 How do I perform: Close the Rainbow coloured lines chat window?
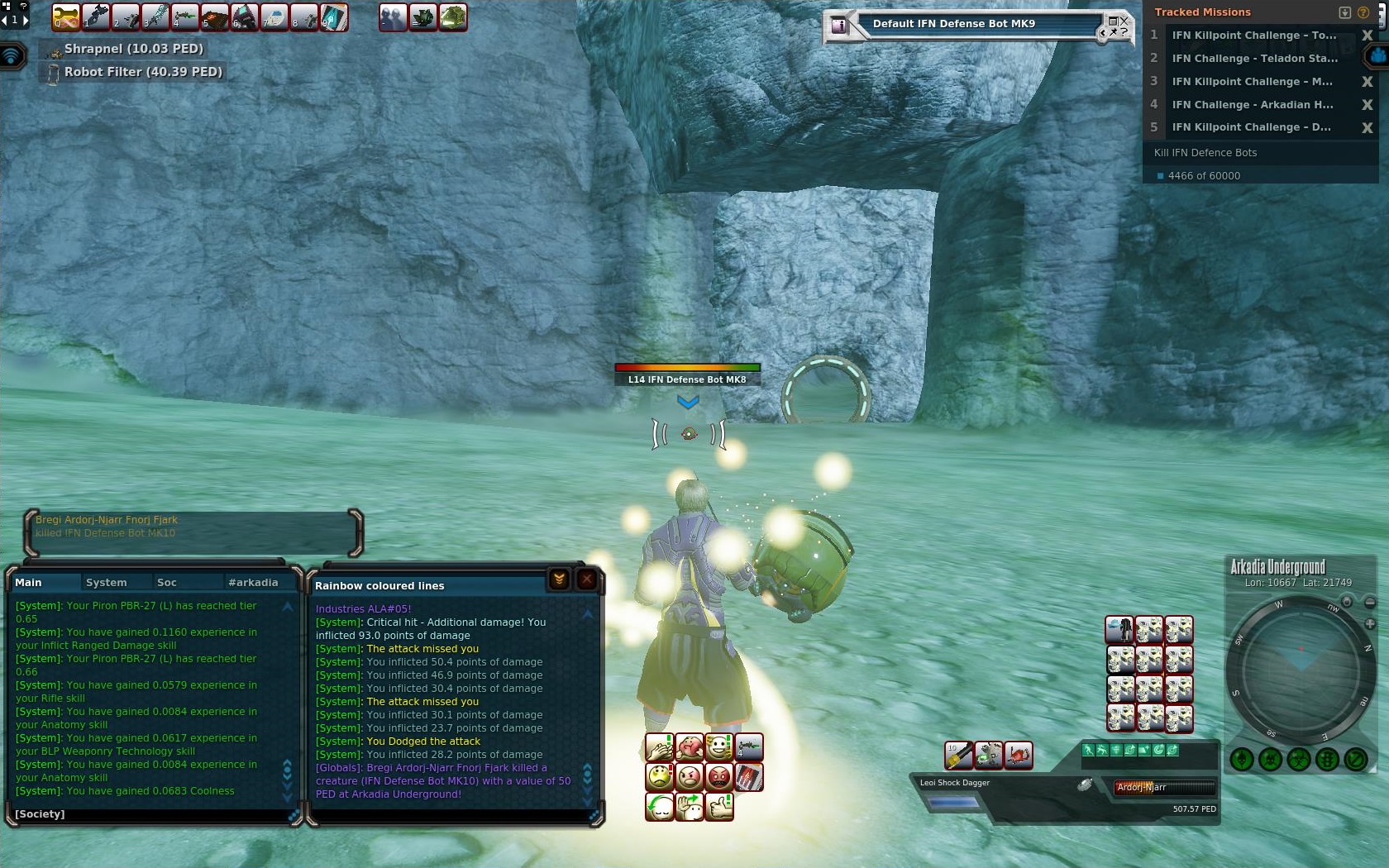click(587, 579)
